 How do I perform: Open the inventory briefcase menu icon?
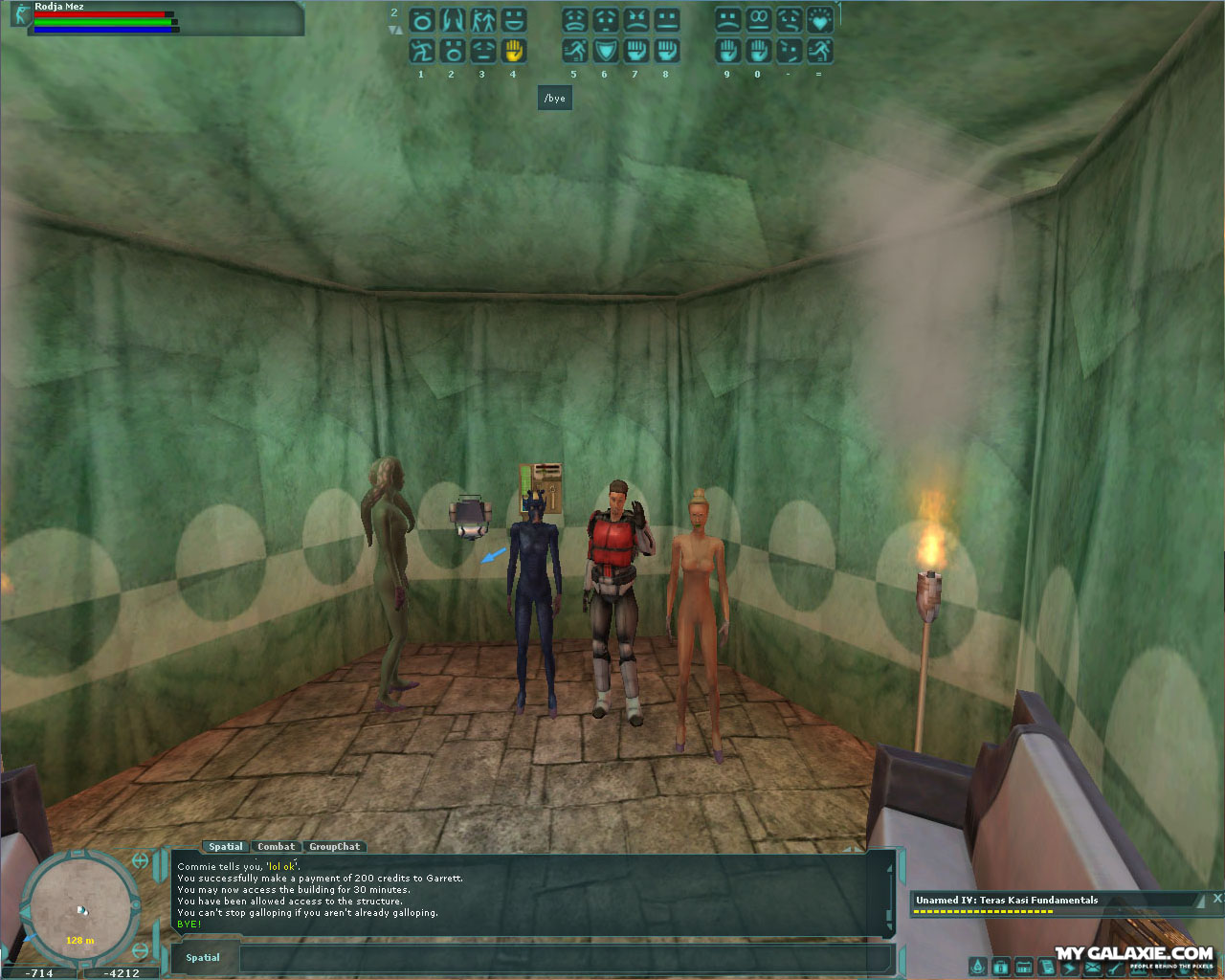click(1001, 968)
